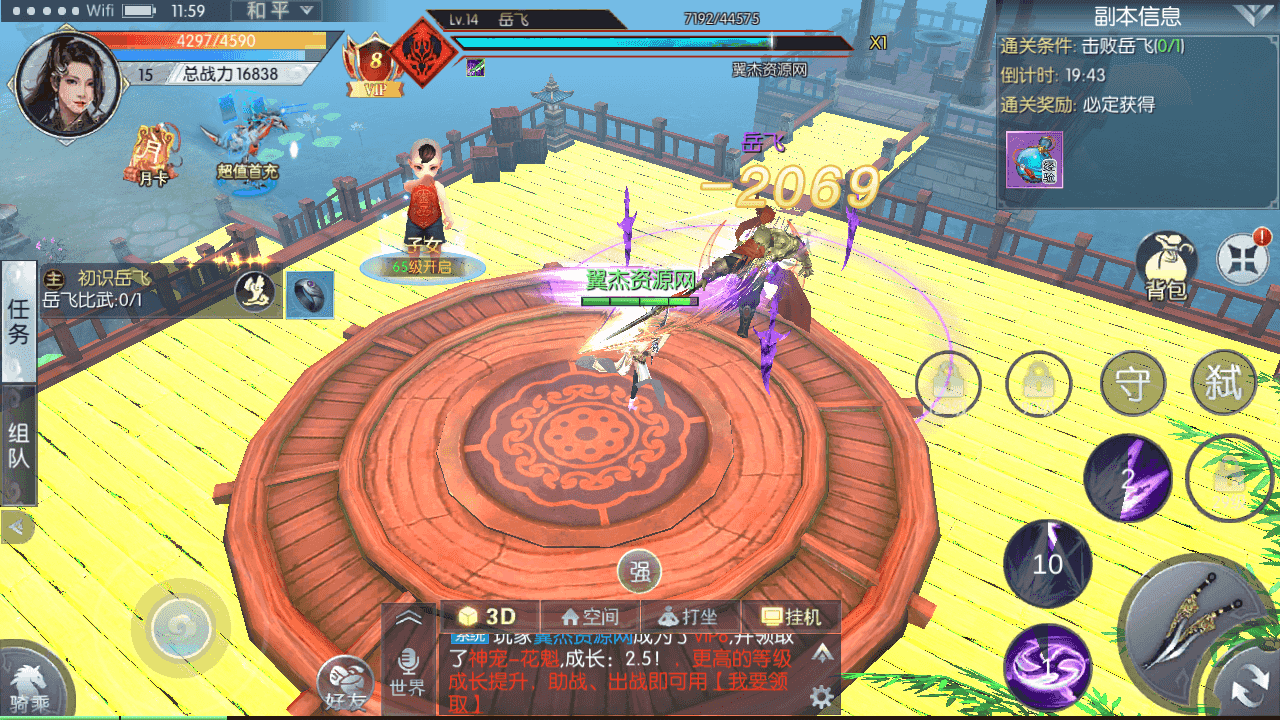1280x720 pixels.
Task: Open the 月卡 monthly card offer
Action: click(x=153, y=153)
